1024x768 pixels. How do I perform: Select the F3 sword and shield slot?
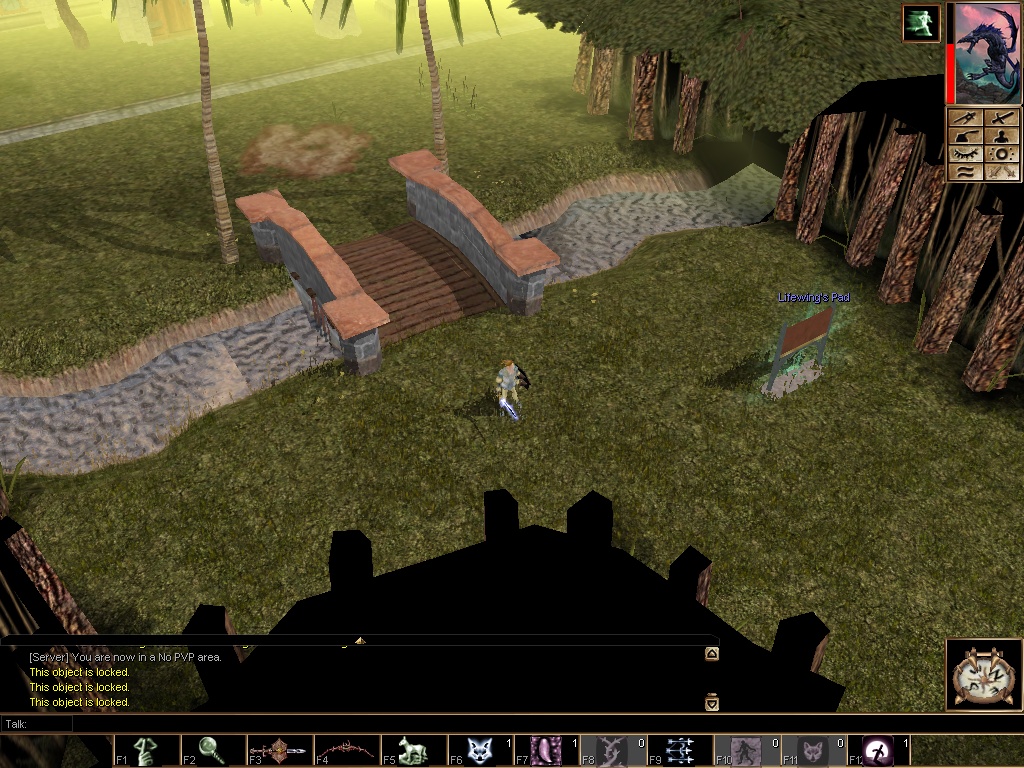[280, 751]
